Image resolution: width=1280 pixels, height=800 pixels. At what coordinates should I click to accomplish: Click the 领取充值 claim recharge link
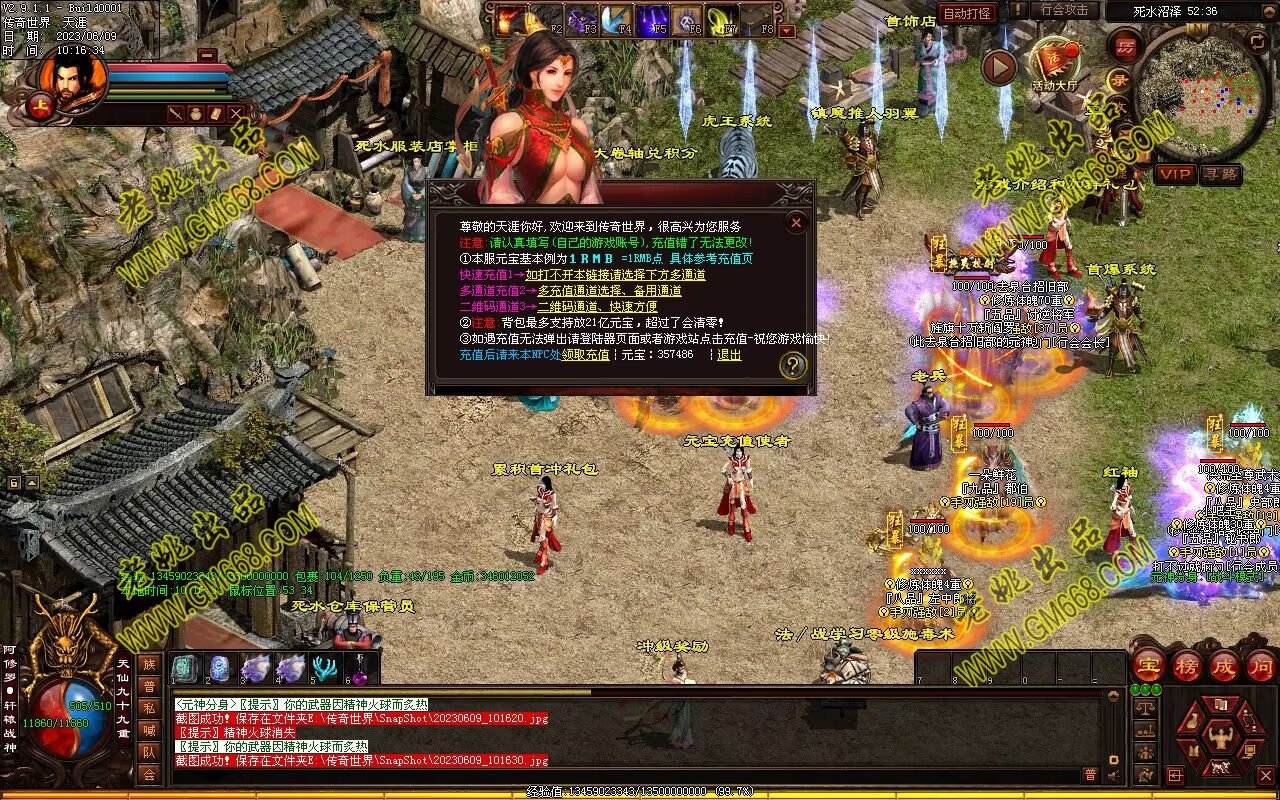585,355
